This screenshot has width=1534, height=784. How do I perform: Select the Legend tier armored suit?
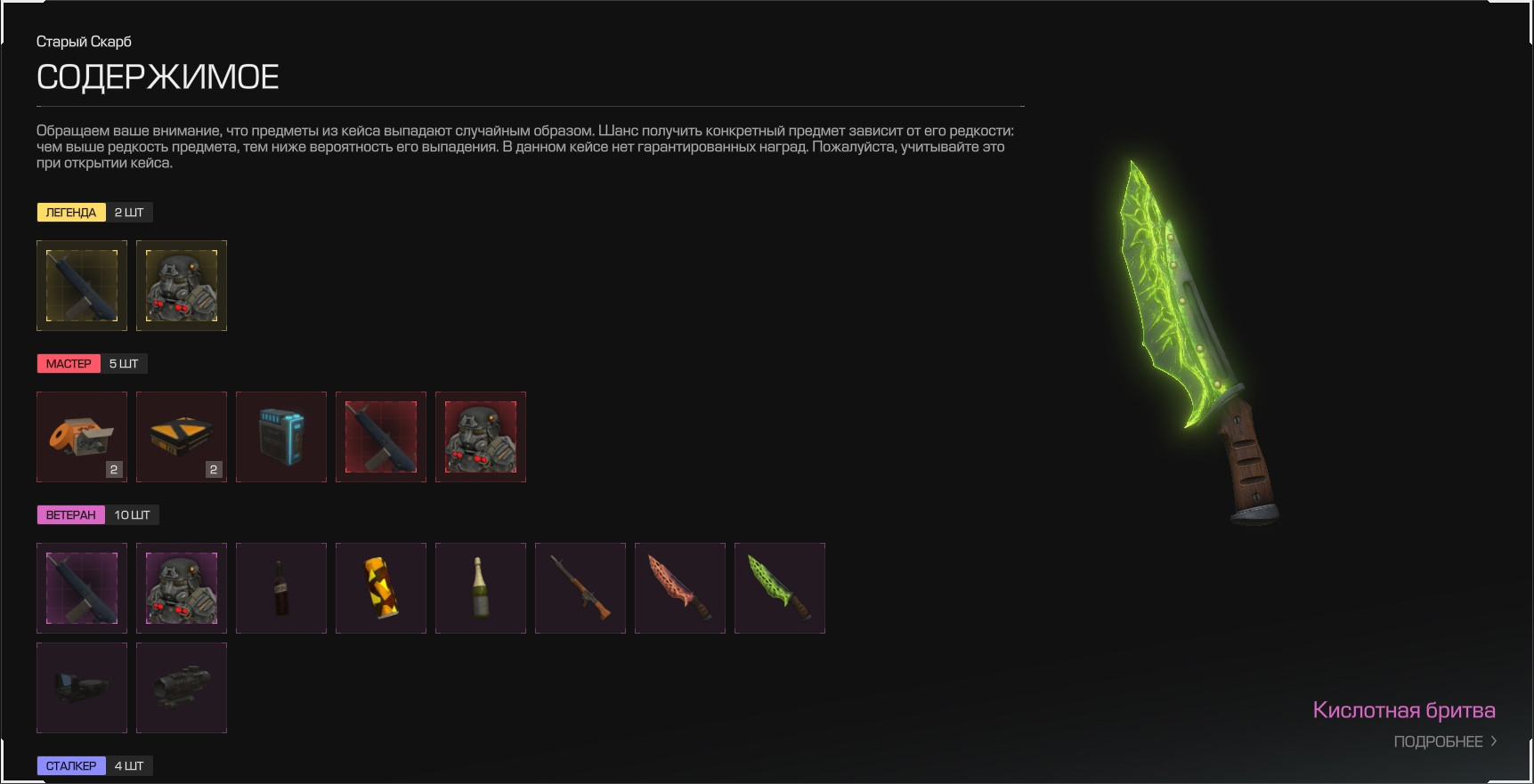coord(182,286)
